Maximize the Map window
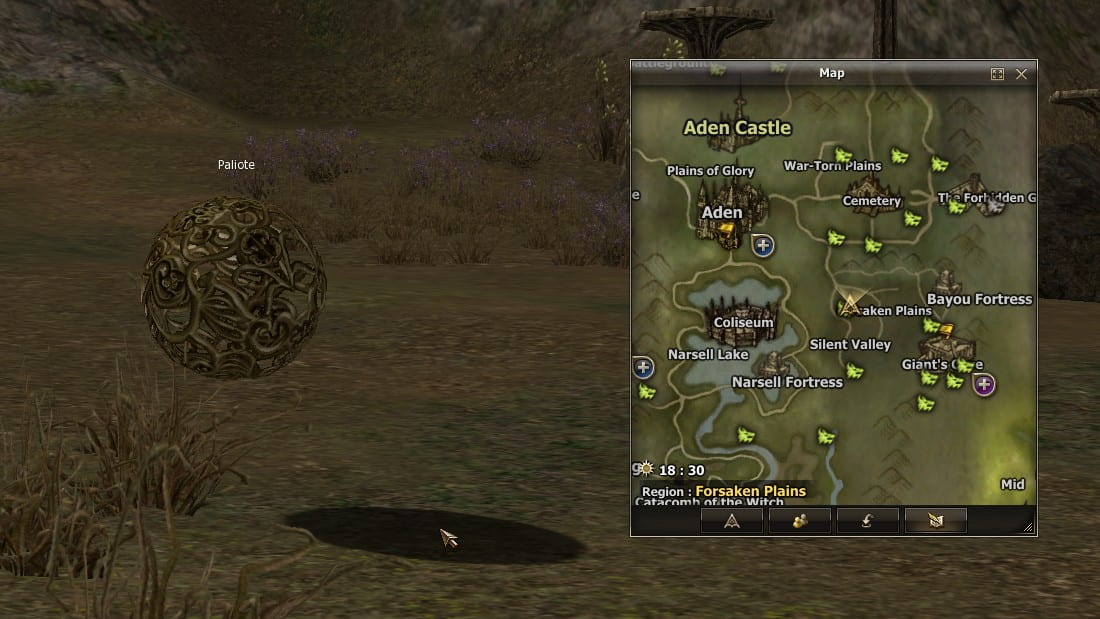The height and width of the screenshot is (619, 1100). [x=997, y=74]
